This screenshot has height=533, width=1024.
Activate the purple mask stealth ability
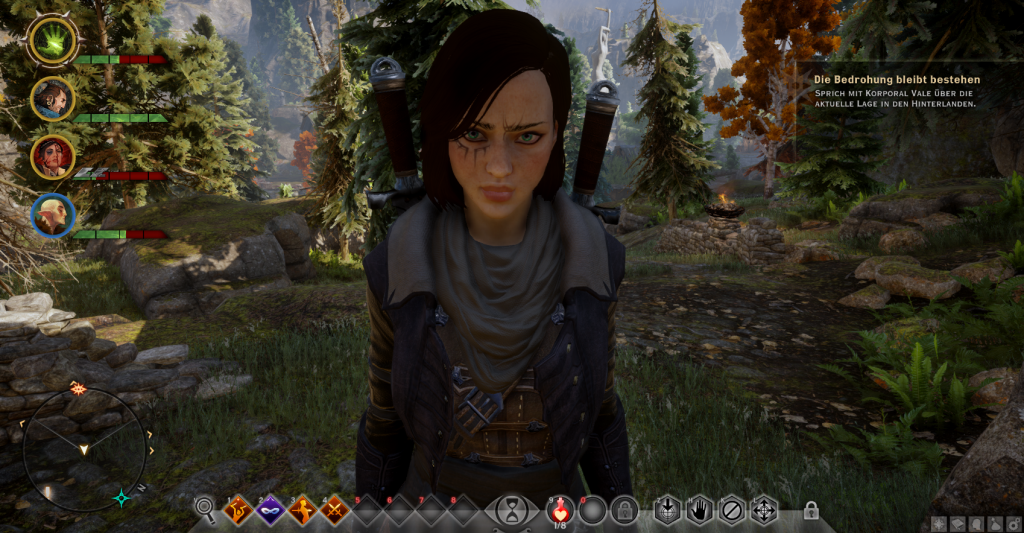(270, 511)
